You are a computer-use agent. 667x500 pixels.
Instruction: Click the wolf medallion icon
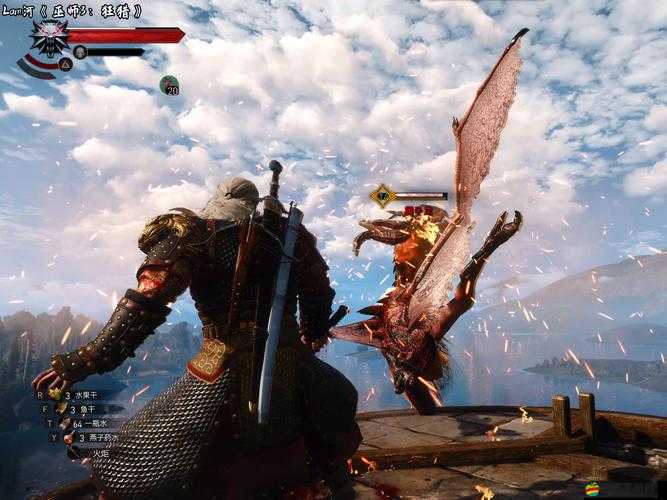click(48, 39)
